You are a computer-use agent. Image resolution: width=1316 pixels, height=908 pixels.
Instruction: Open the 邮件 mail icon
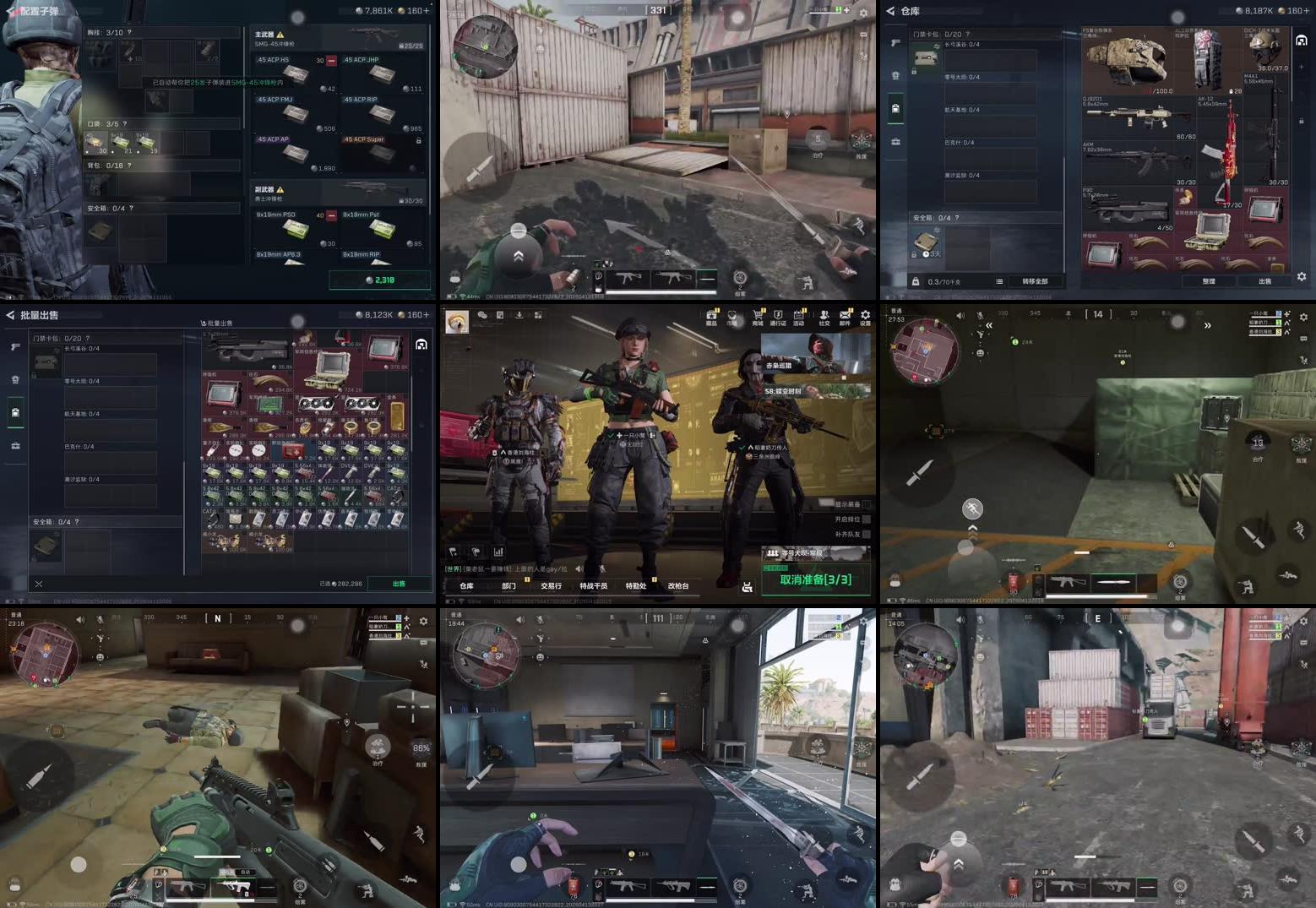click(x=844, y=313)
